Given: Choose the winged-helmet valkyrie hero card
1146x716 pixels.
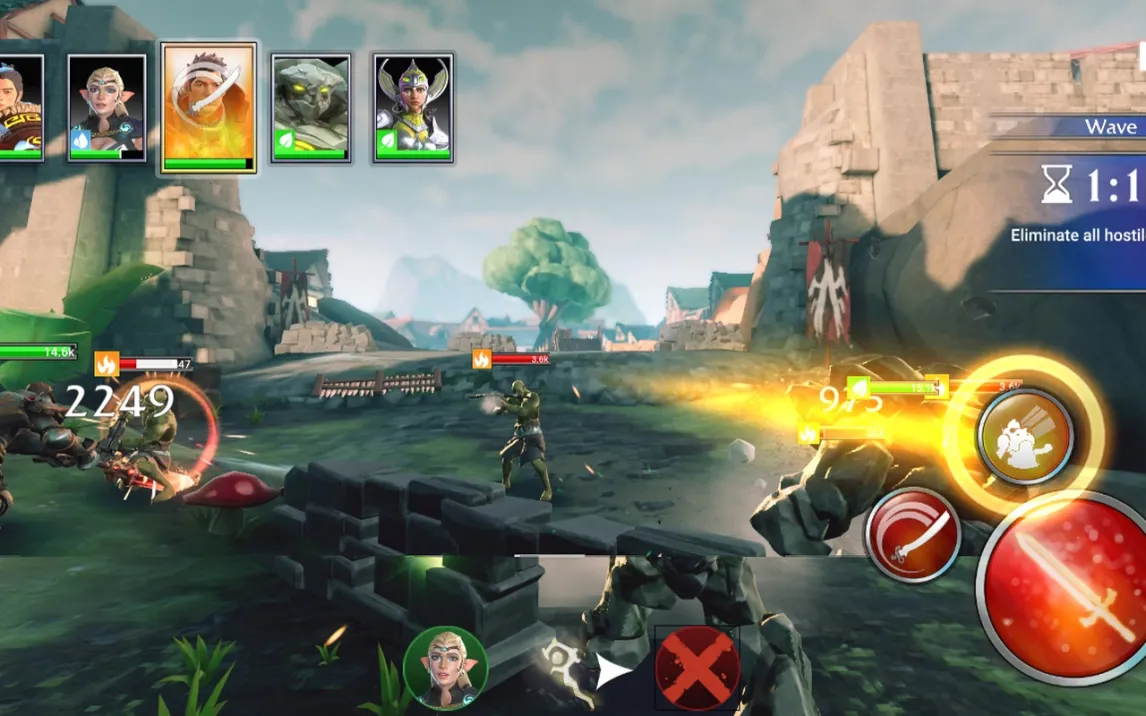Looking at the screenshot, I should (x=413, y=107).
